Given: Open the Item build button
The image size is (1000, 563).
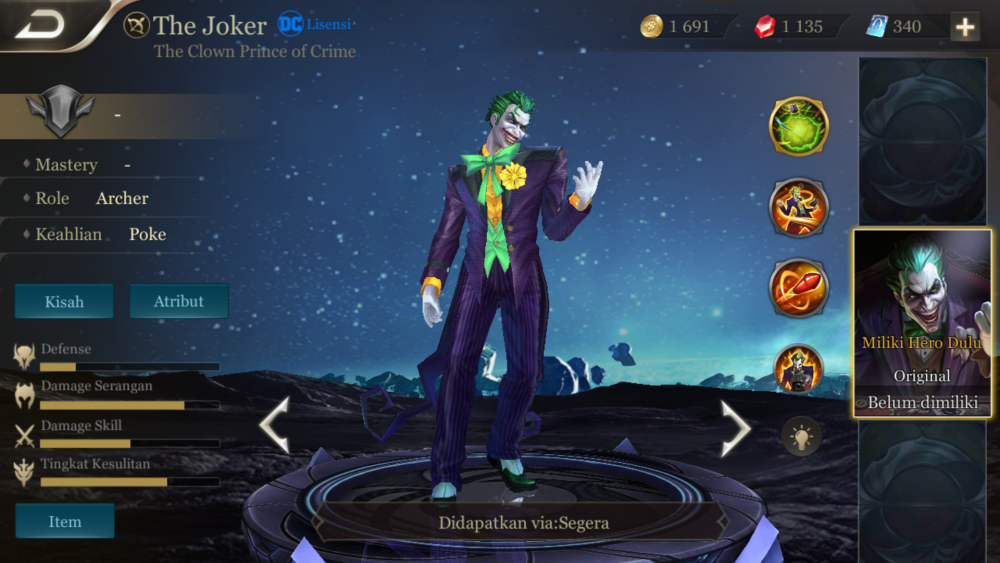Looking at the screenshot, I should [65, 521].
